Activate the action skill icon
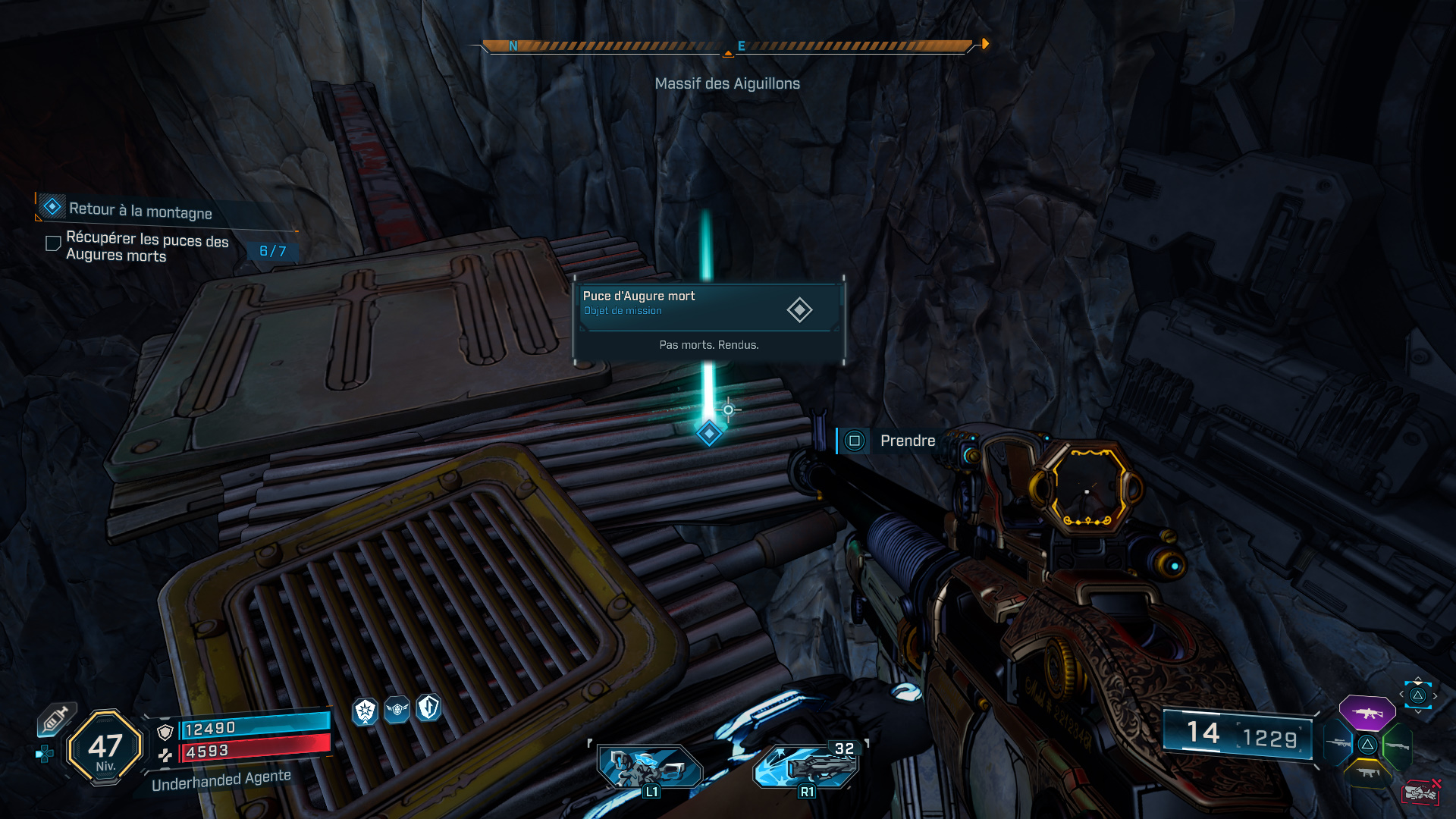Image resolution: width=1456 pixels, height=819 pixels. tap(649, 767)
